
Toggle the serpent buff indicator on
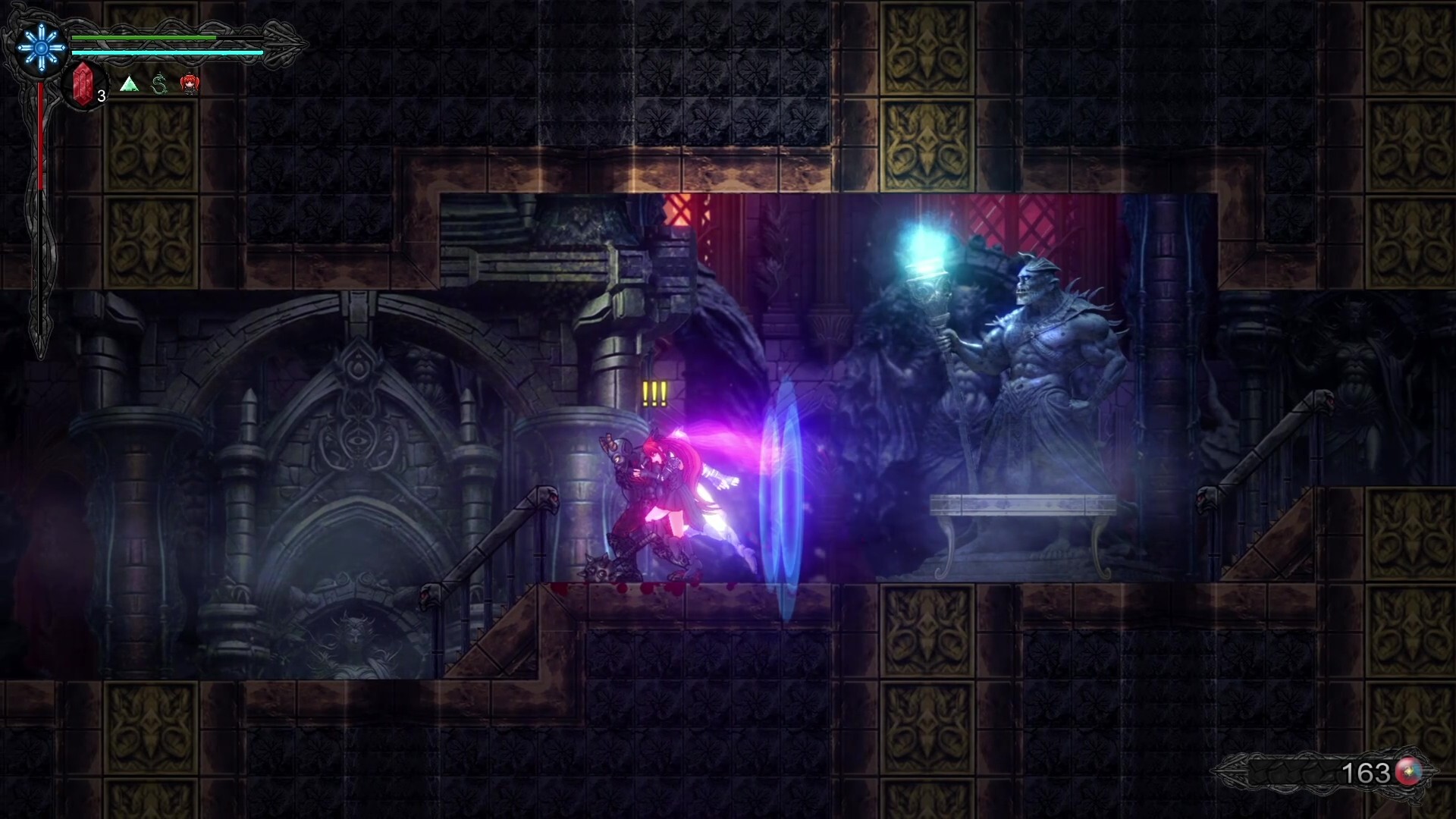point(159,86)
